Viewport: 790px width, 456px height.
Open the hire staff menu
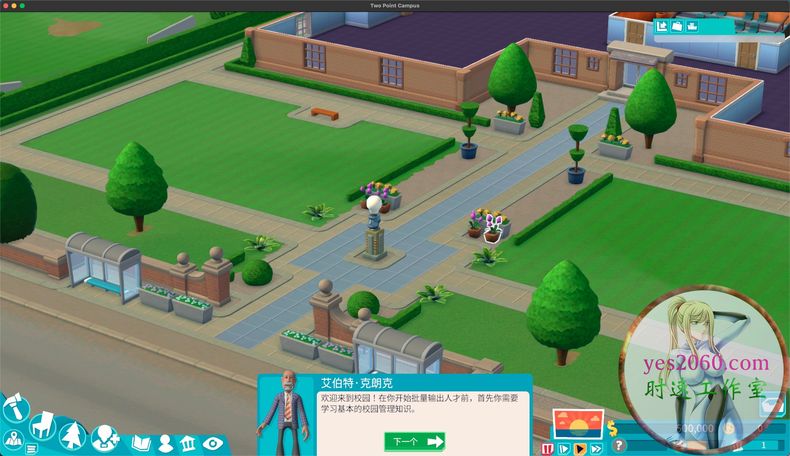point(104,437)
